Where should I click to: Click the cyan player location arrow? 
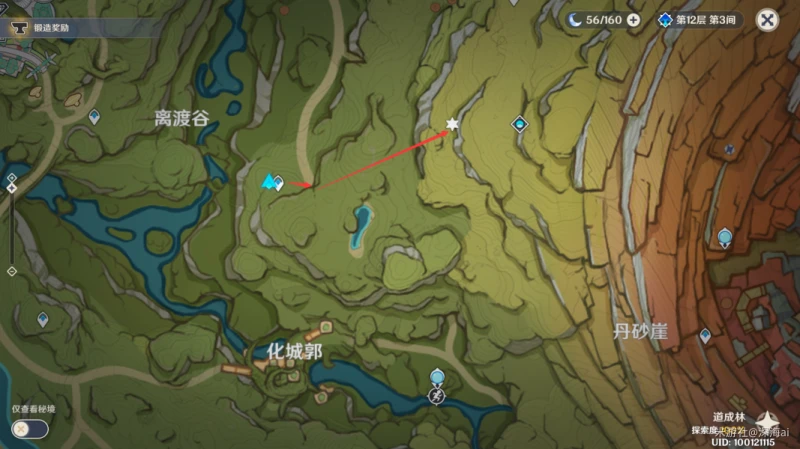[x=268, y=181]
